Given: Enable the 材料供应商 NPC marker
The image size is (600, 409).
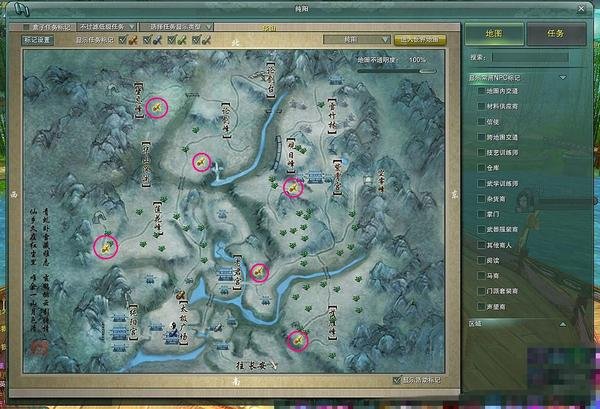Looking at the screenshot, I should [x=482, y=105].
